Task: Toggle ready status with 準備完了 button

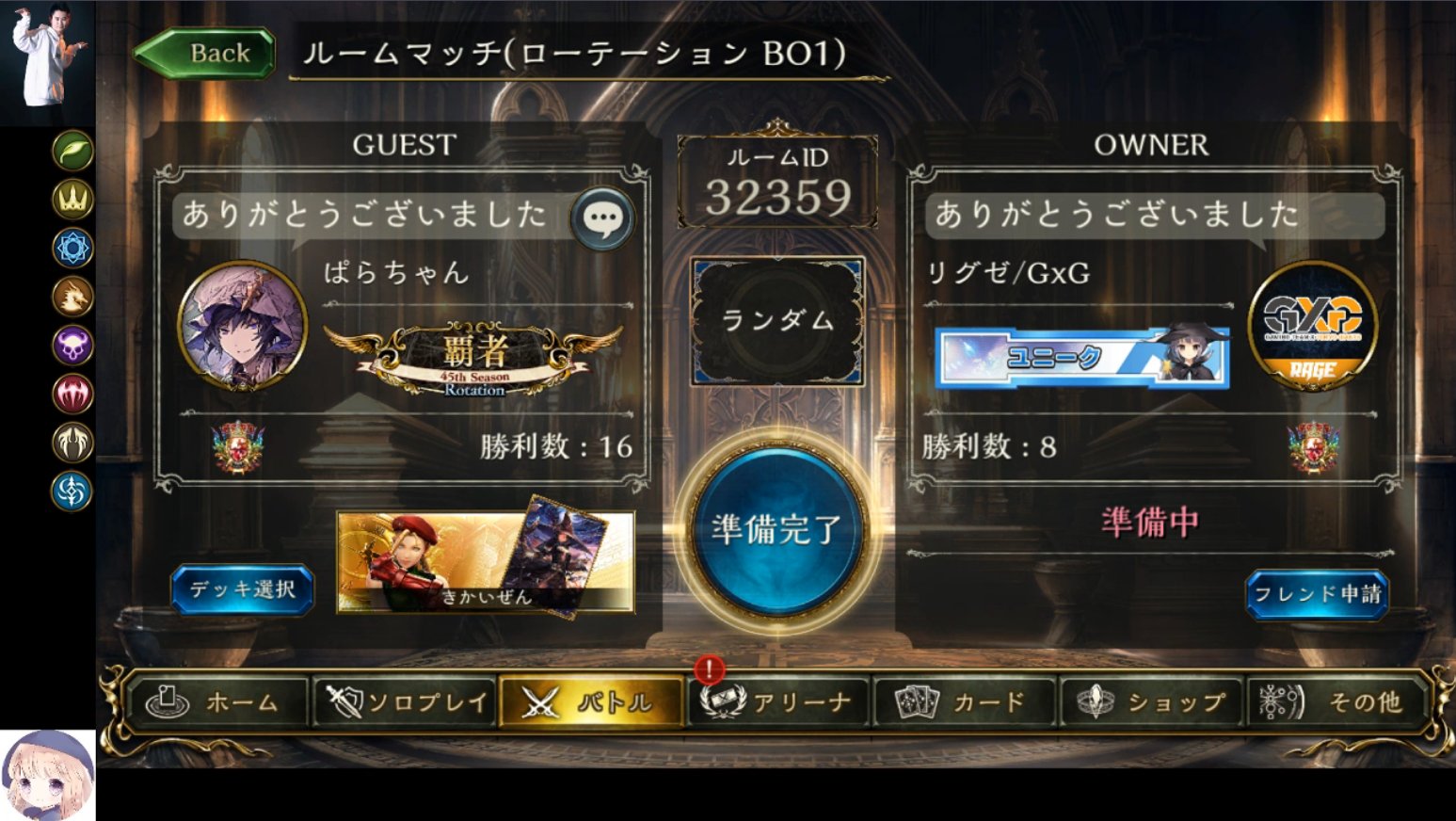Action: pyautogui.click(x=777, y=530)
